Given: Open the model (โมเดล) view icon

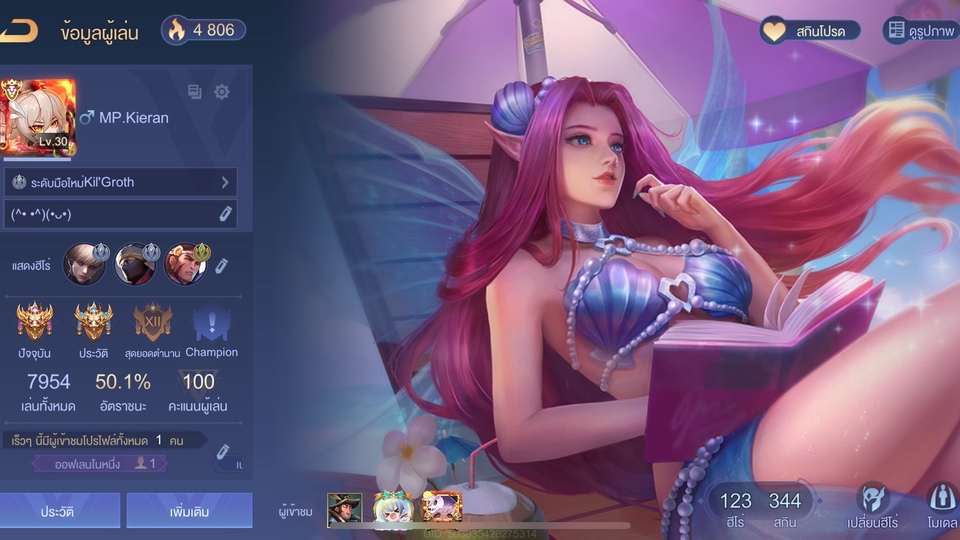Looking at the screenshot, I should coord(941,505).
